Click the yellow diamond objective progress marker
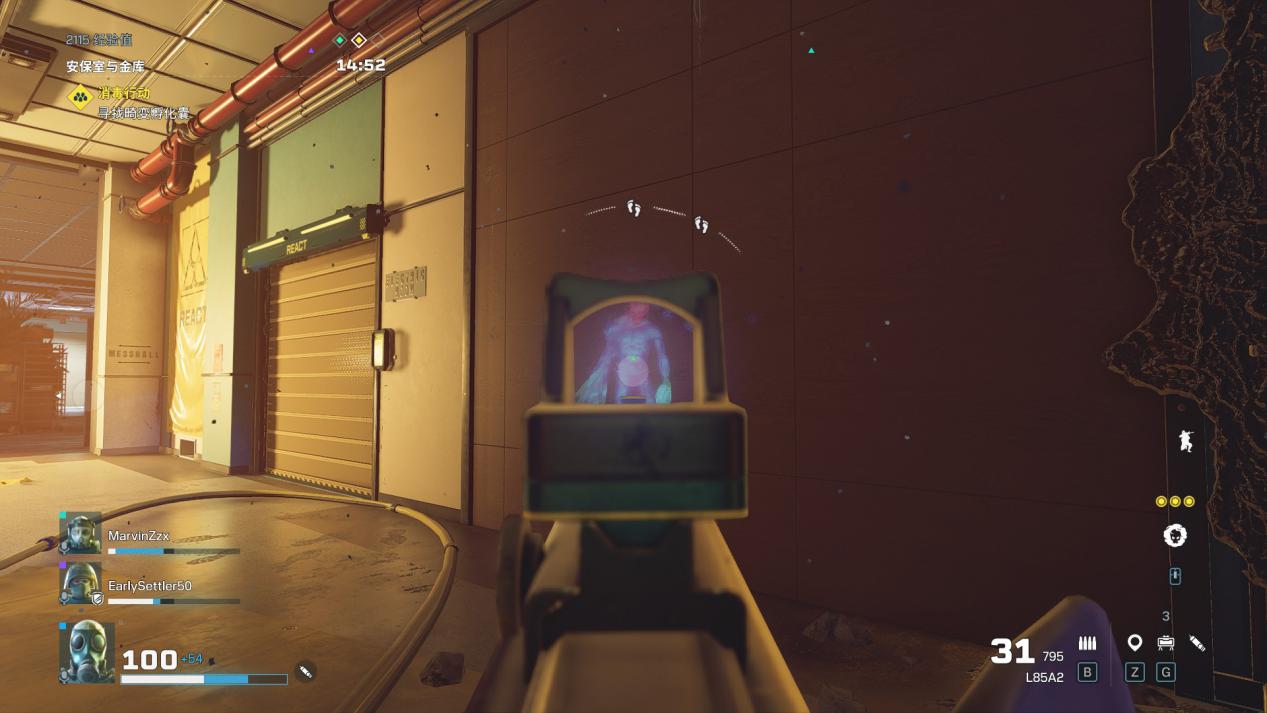This screenshot has width=1267, height=713. pyautogui.click(x=359, y=40)
